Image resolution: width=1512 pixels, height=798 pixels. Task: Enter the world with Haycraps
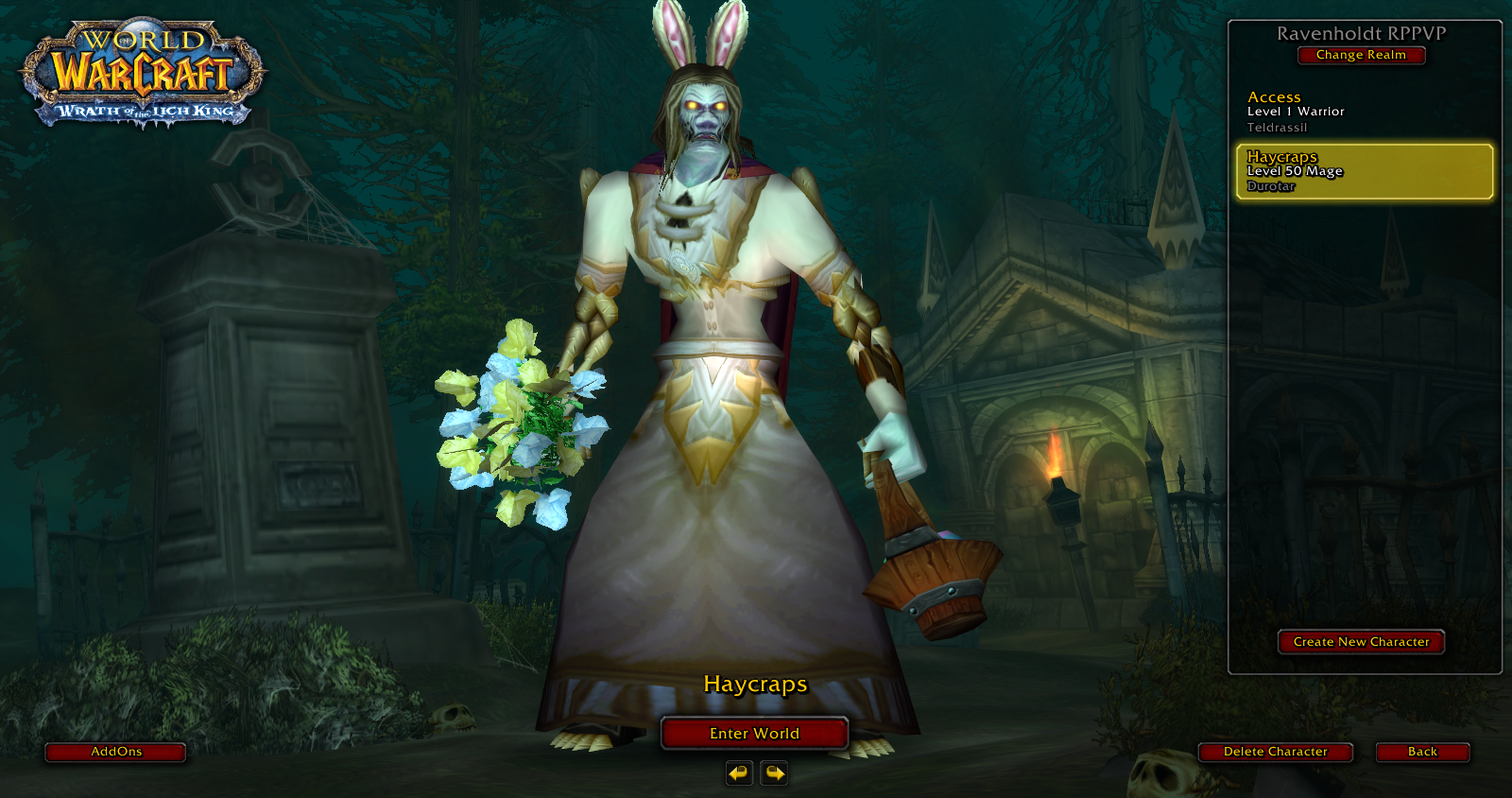(754, 734)
